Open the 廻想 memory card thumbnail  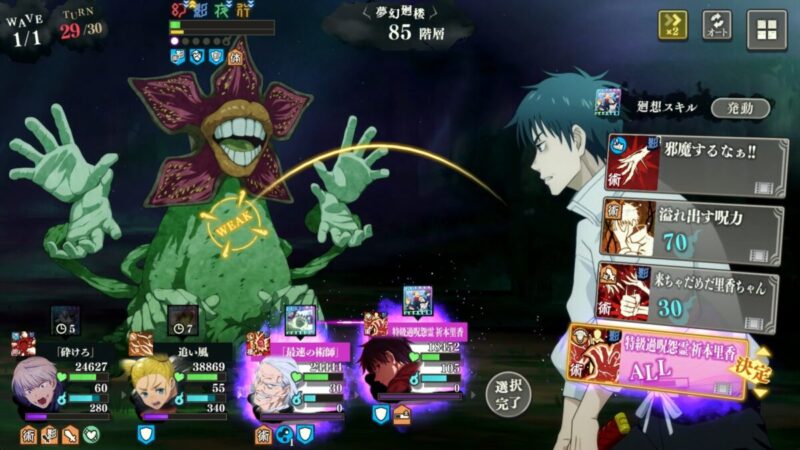[609, 101]
